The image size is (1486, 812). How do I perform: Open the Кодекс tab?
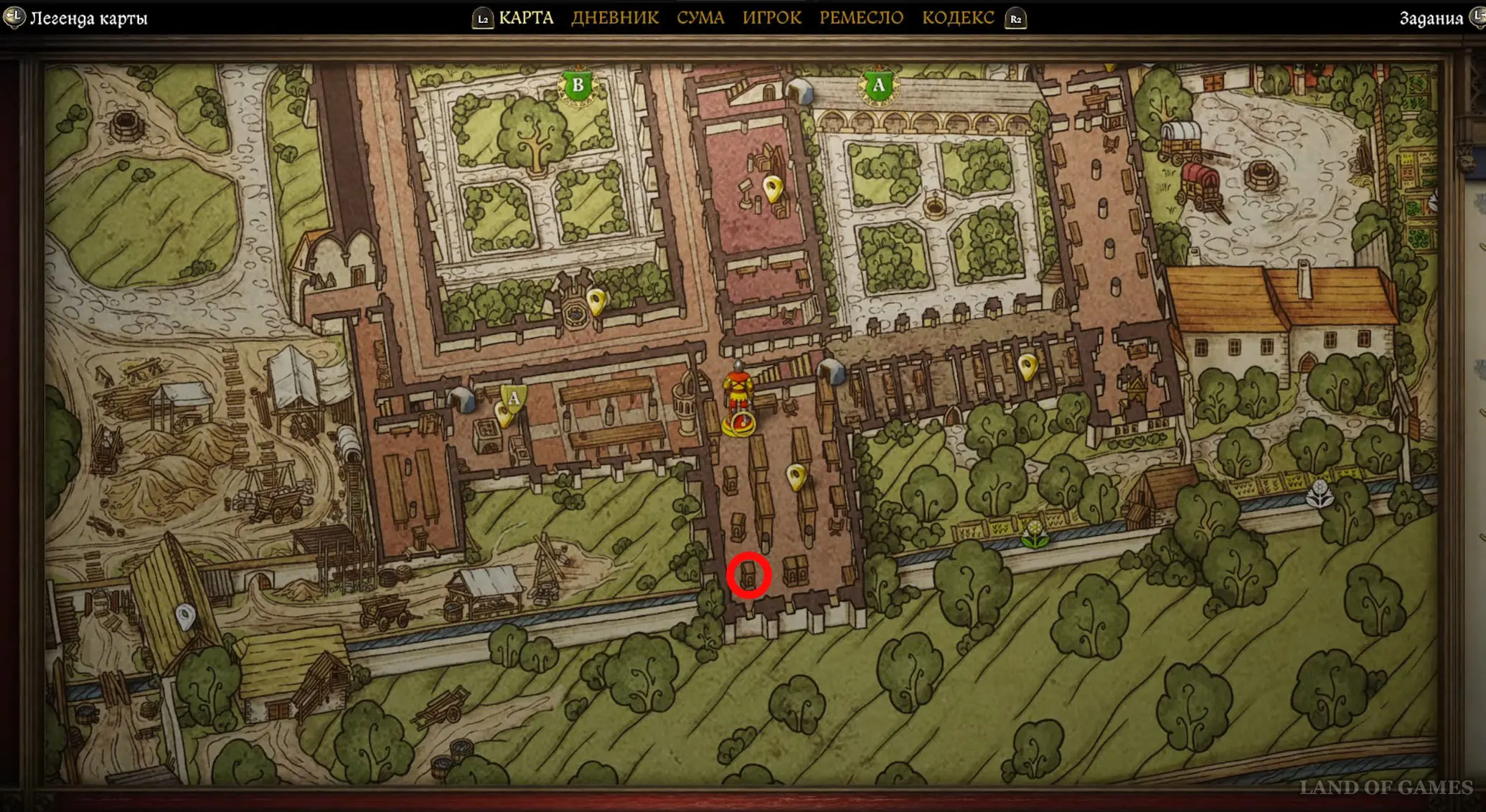coord(958,18)
